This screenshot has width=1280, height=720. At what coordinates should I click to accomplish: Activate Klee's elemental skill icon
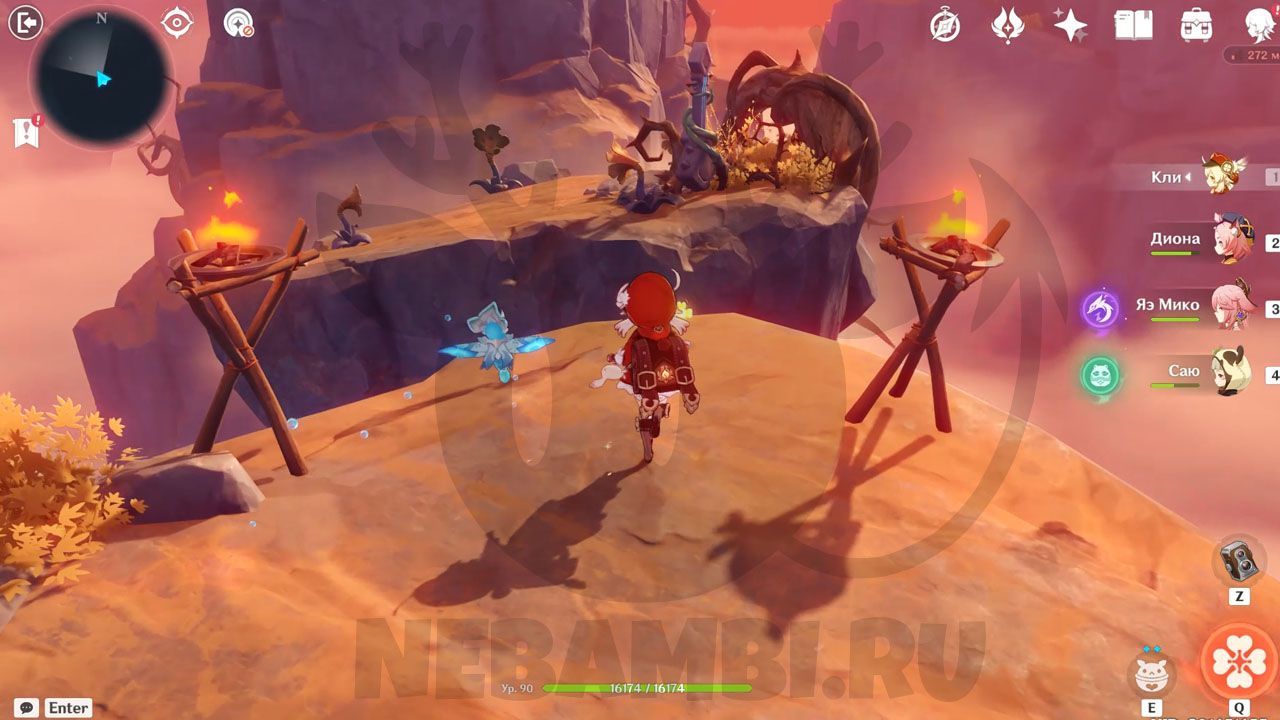(1152, 672)
